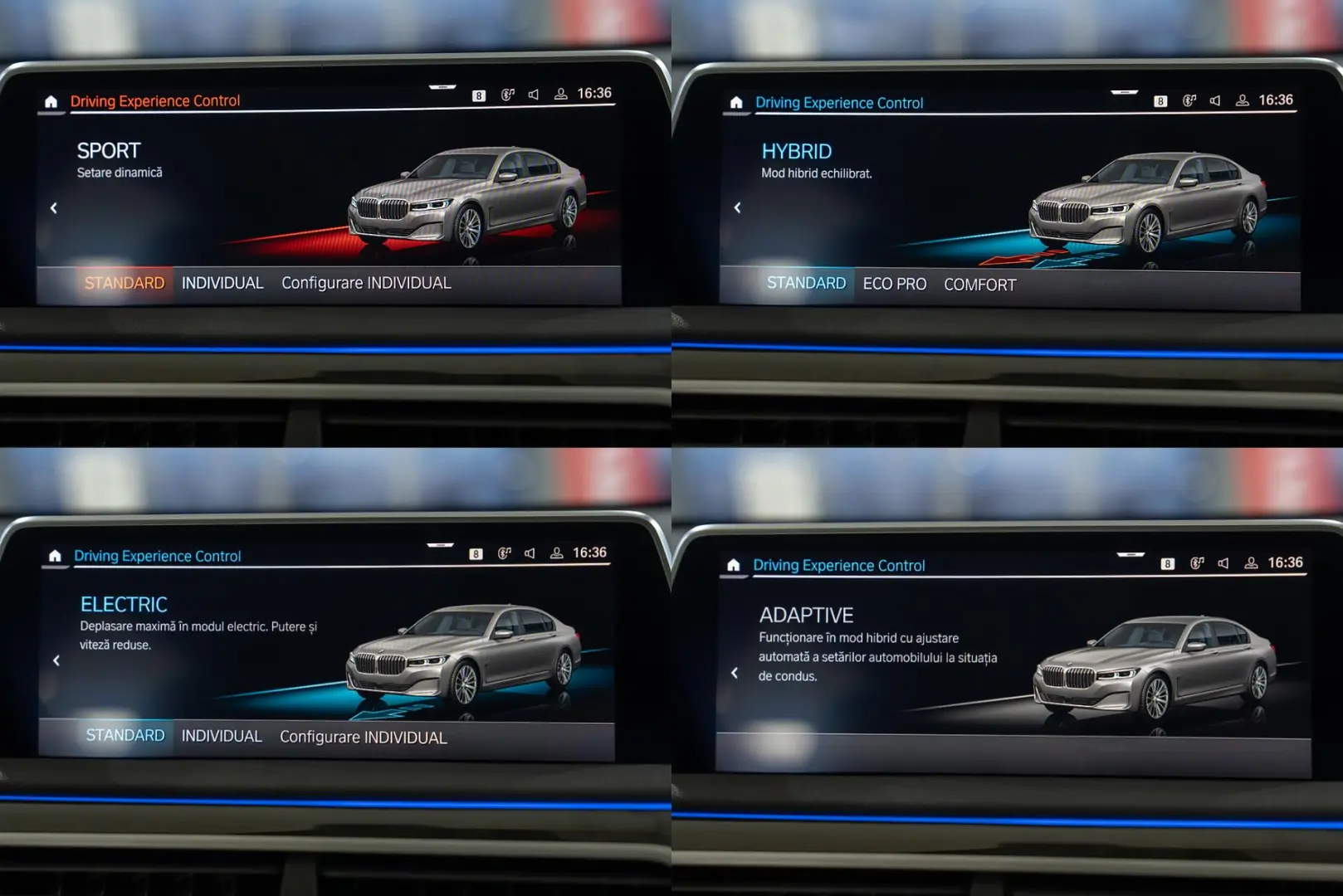Image resolution: width=1343 pixels, height=896 pixels.
Task: Click the driver profile icon near the clock
Action: (561, 93)
